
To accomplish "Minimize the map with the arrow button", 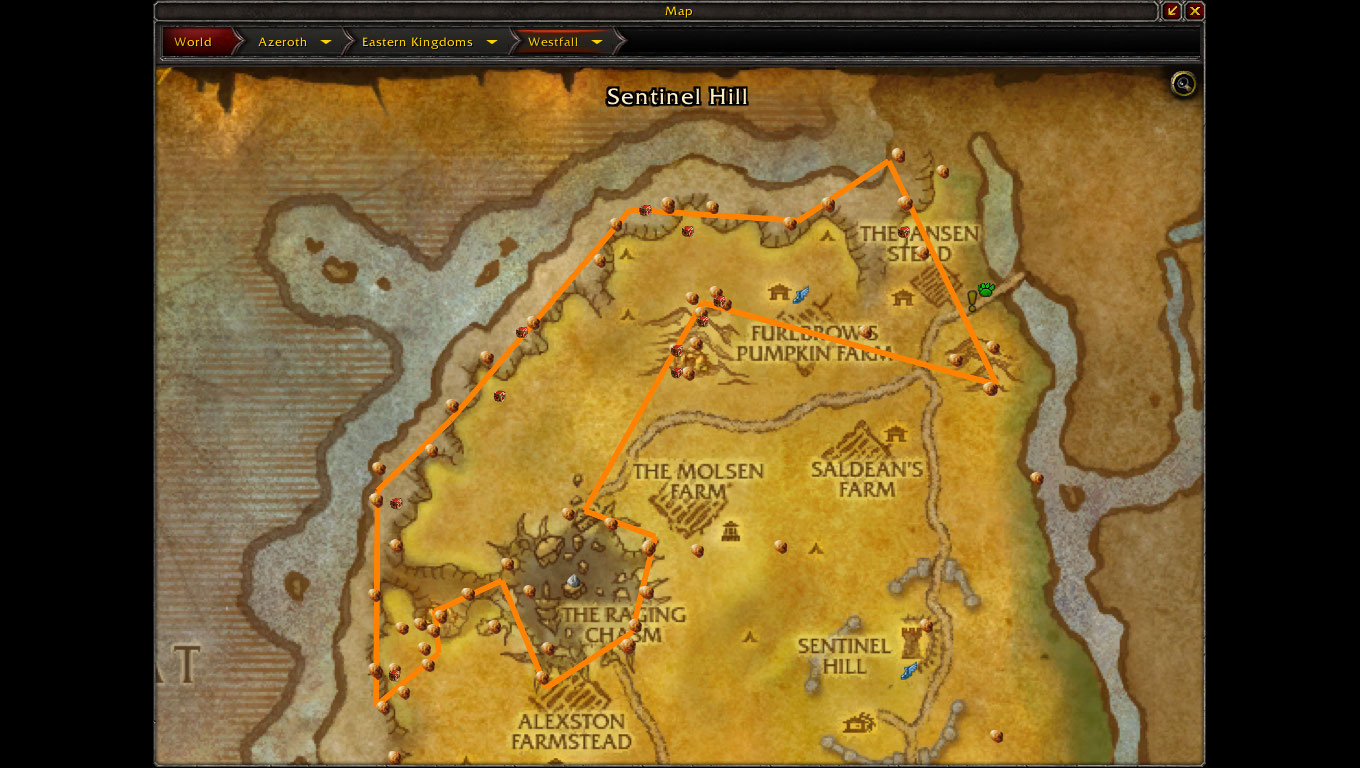I will pos(1172,11).
